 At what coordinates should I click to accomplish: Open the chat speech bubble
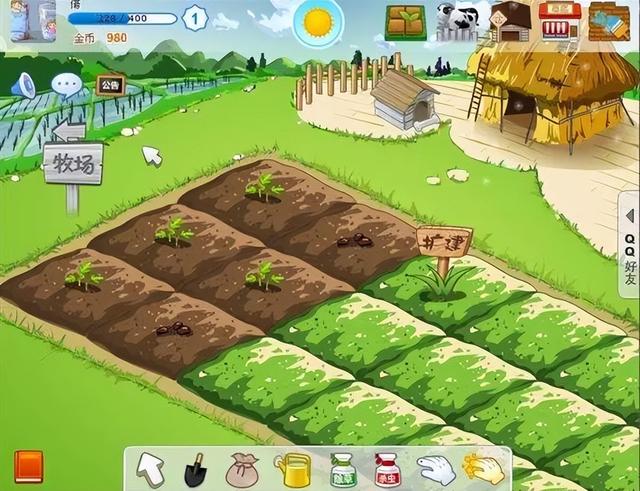pyautogui.click(x=67, y=85)
